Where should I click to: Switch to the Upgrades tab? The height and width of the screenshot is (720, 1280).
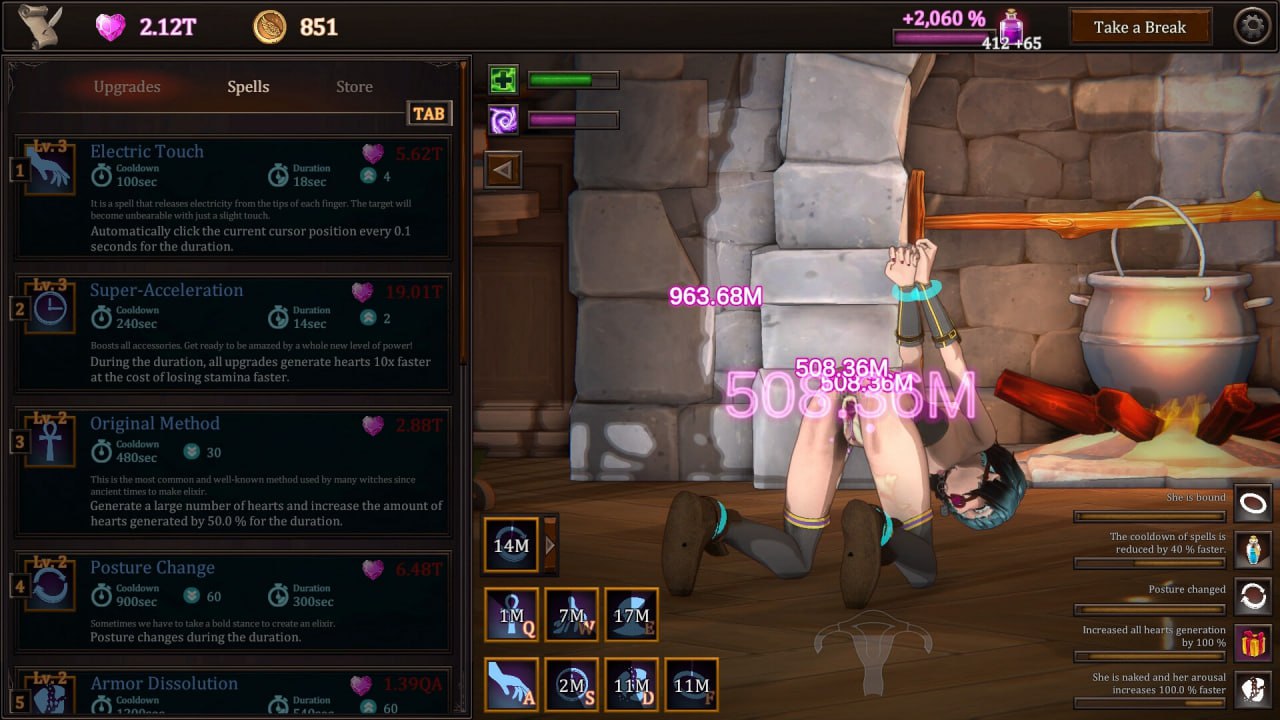click(x=127, y=87)
